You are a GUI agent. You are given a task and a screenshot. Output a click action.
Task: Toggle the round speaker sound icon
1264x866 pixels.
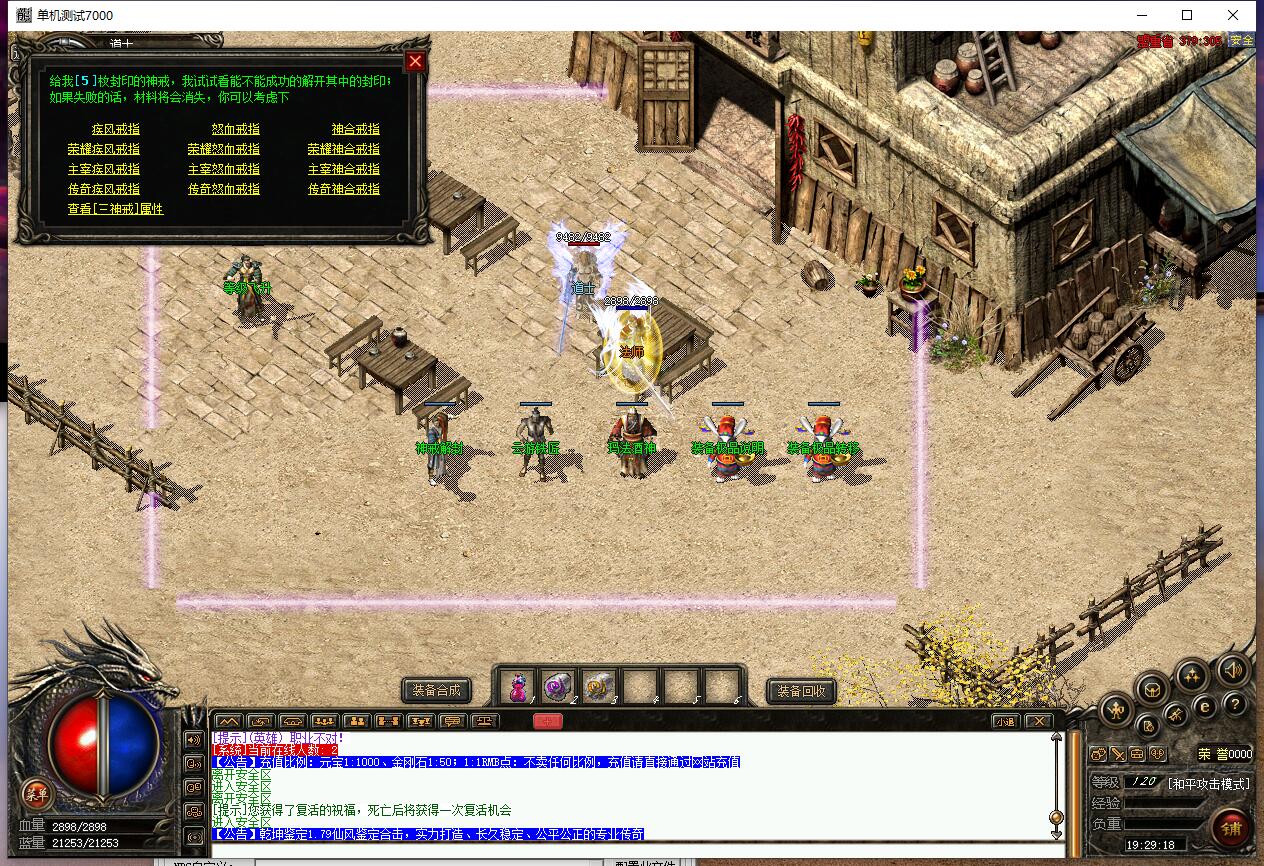[x=1233, y=669]
